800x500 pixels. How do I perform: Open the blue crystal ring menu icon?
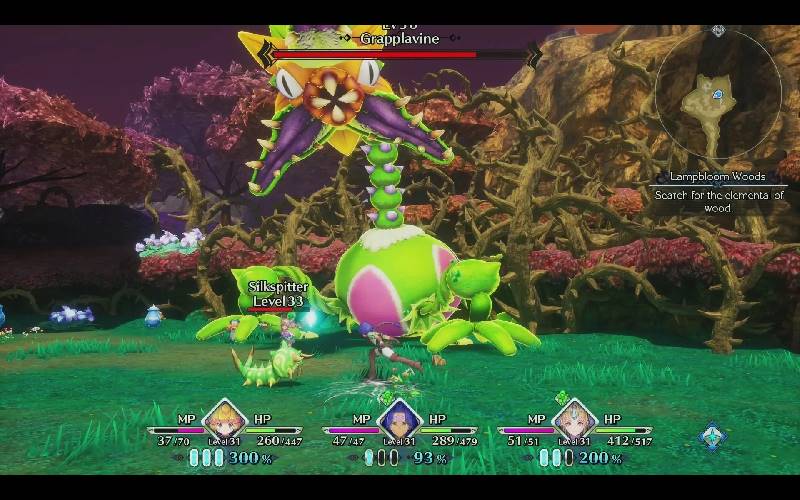pyautogui.click(x=712, y=437)
